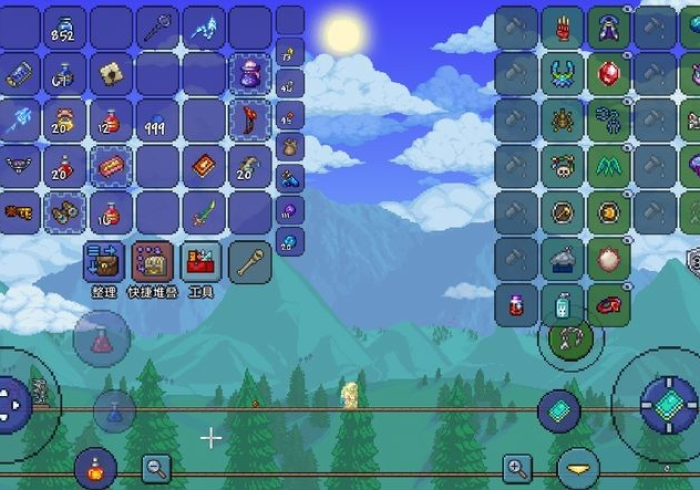The width and height of the screenshot is (700, 490).
Task: Zoom out with the minus magnifier
Action: [155, 466]
